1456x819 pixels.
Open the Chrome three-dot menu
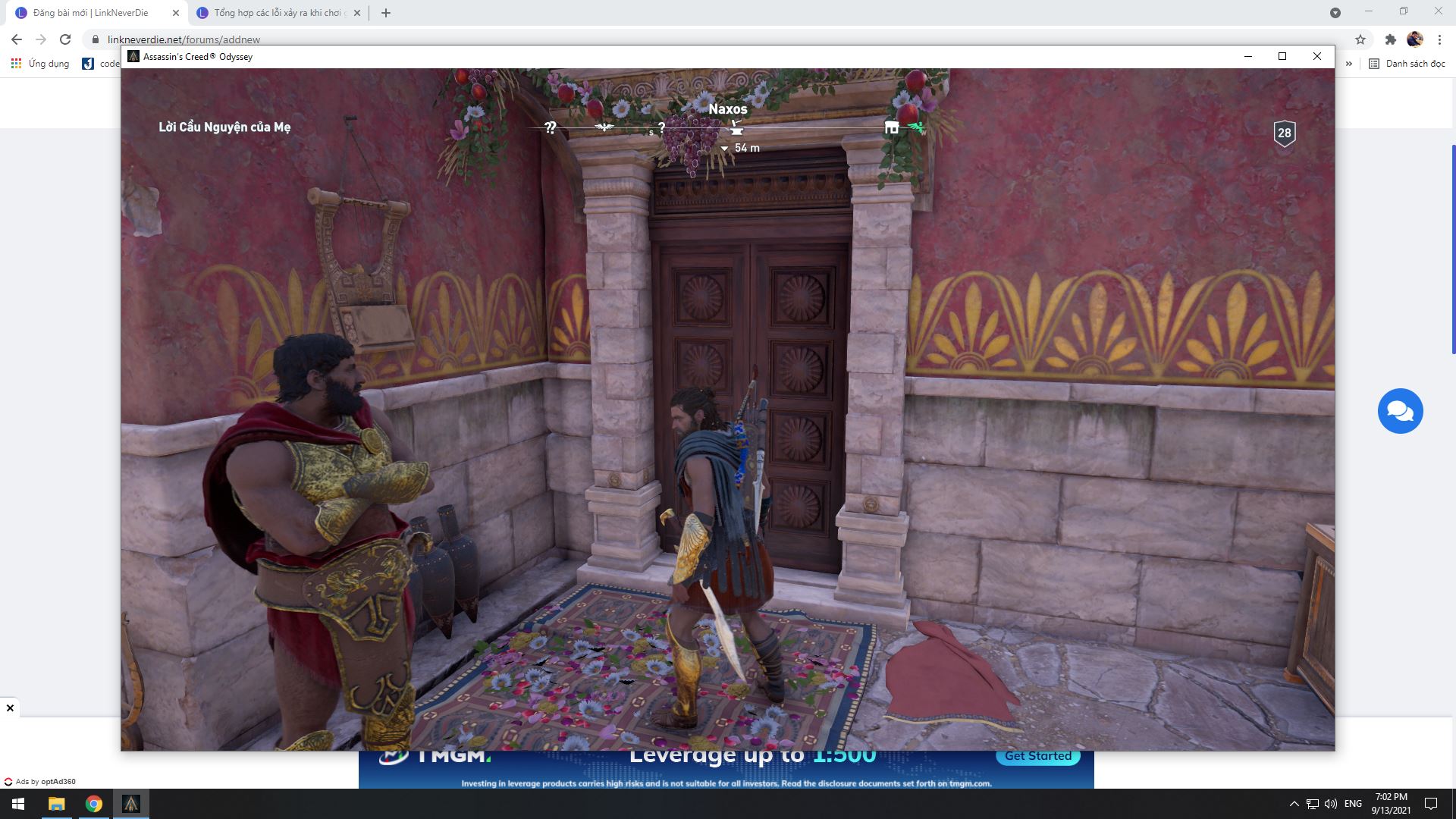[1440, 39]
